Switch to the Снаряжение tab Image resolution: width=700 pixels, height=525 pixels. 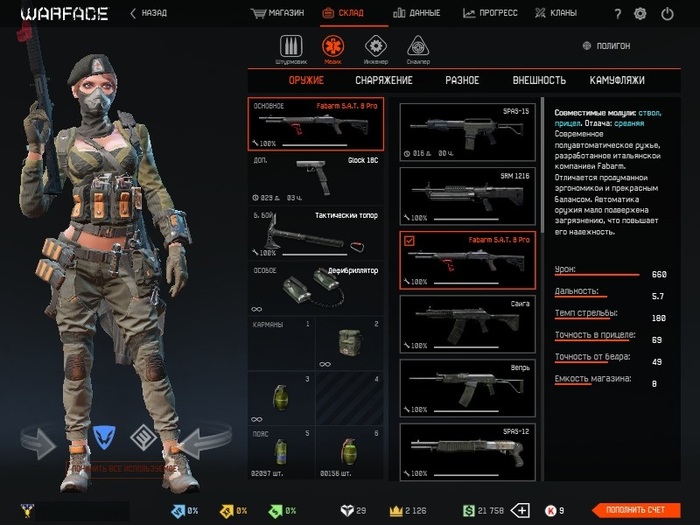coord(384,80)
